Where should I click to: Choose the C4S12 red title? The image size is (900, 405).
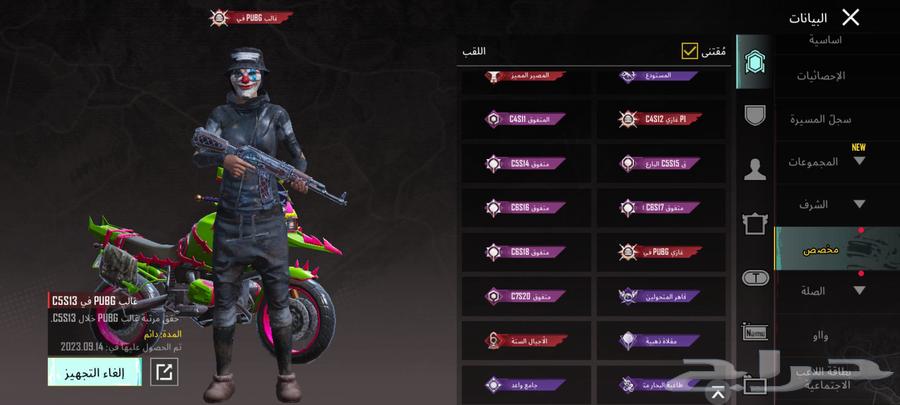pyautogui.click(x=660, y=118)
